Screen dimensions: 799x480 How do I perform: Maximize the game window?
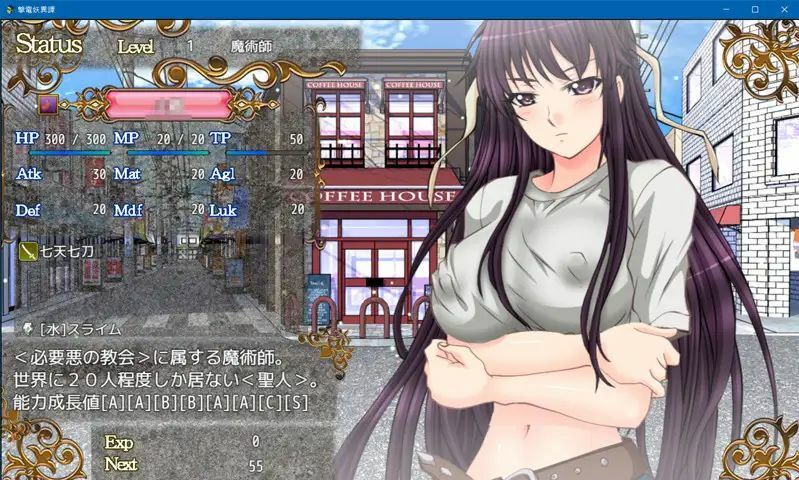[754, 9]
